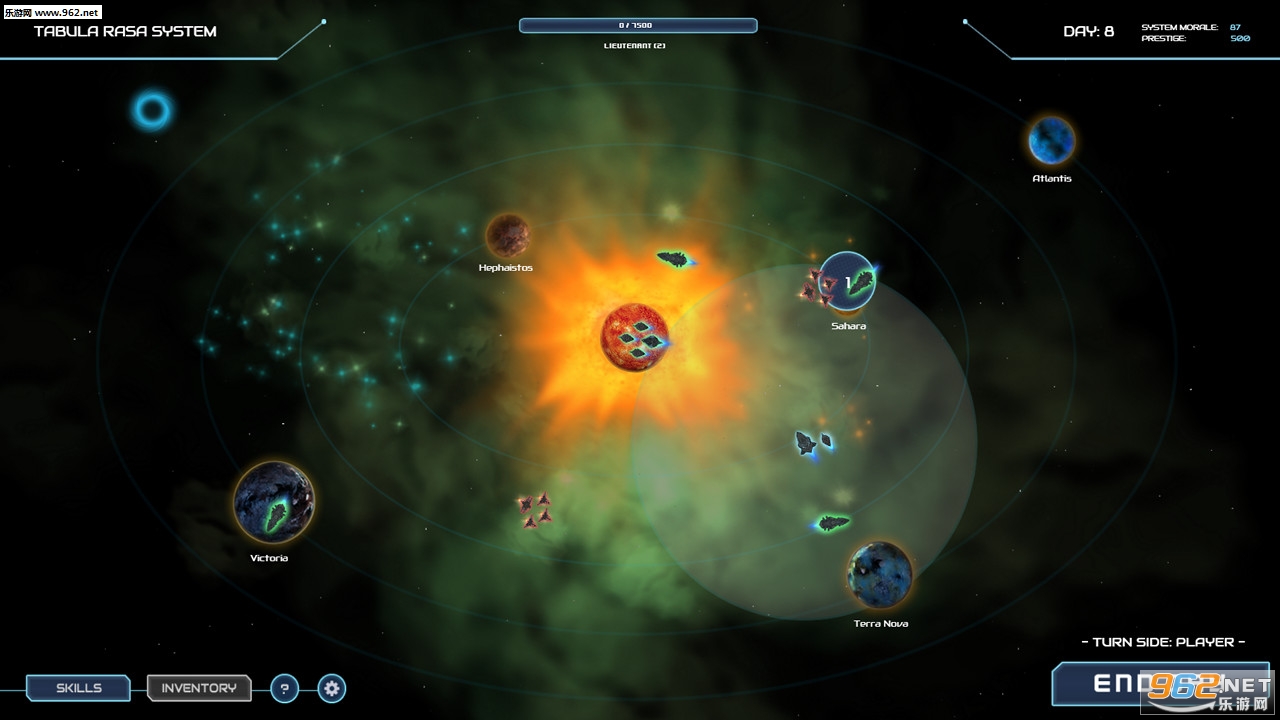Viewport: 1280px width, 720px height.
Task: Select the Hephaistos planet
Action: (x=507, y=235)
